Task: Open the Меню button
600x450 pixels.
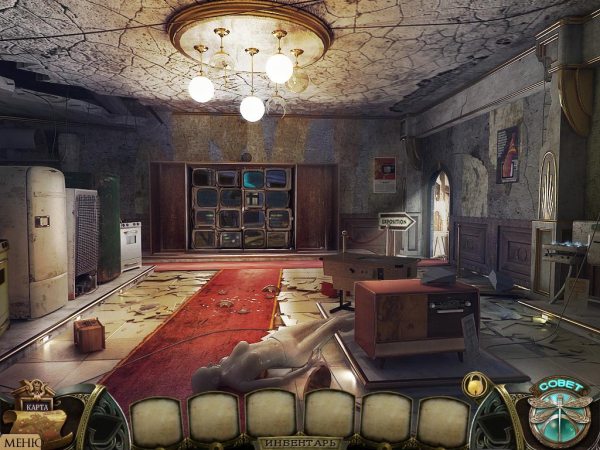Action: [19, 441]
